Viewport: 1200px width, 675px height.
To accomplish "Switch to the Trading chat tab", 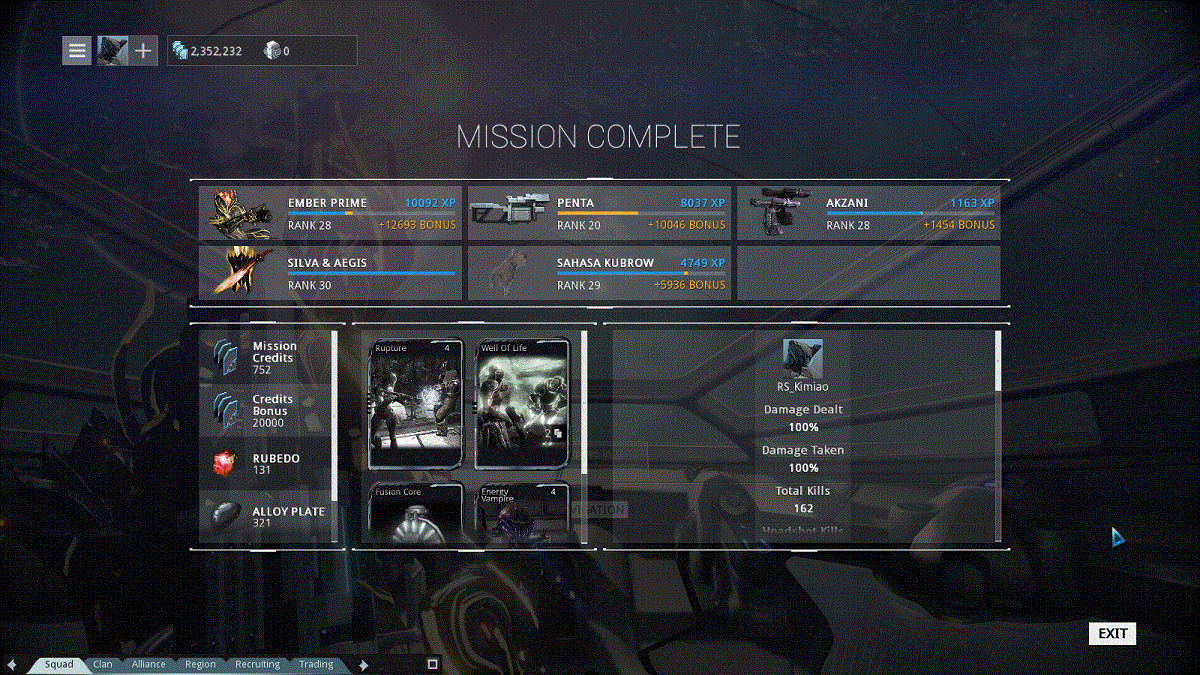I will [x=316, y=664].
